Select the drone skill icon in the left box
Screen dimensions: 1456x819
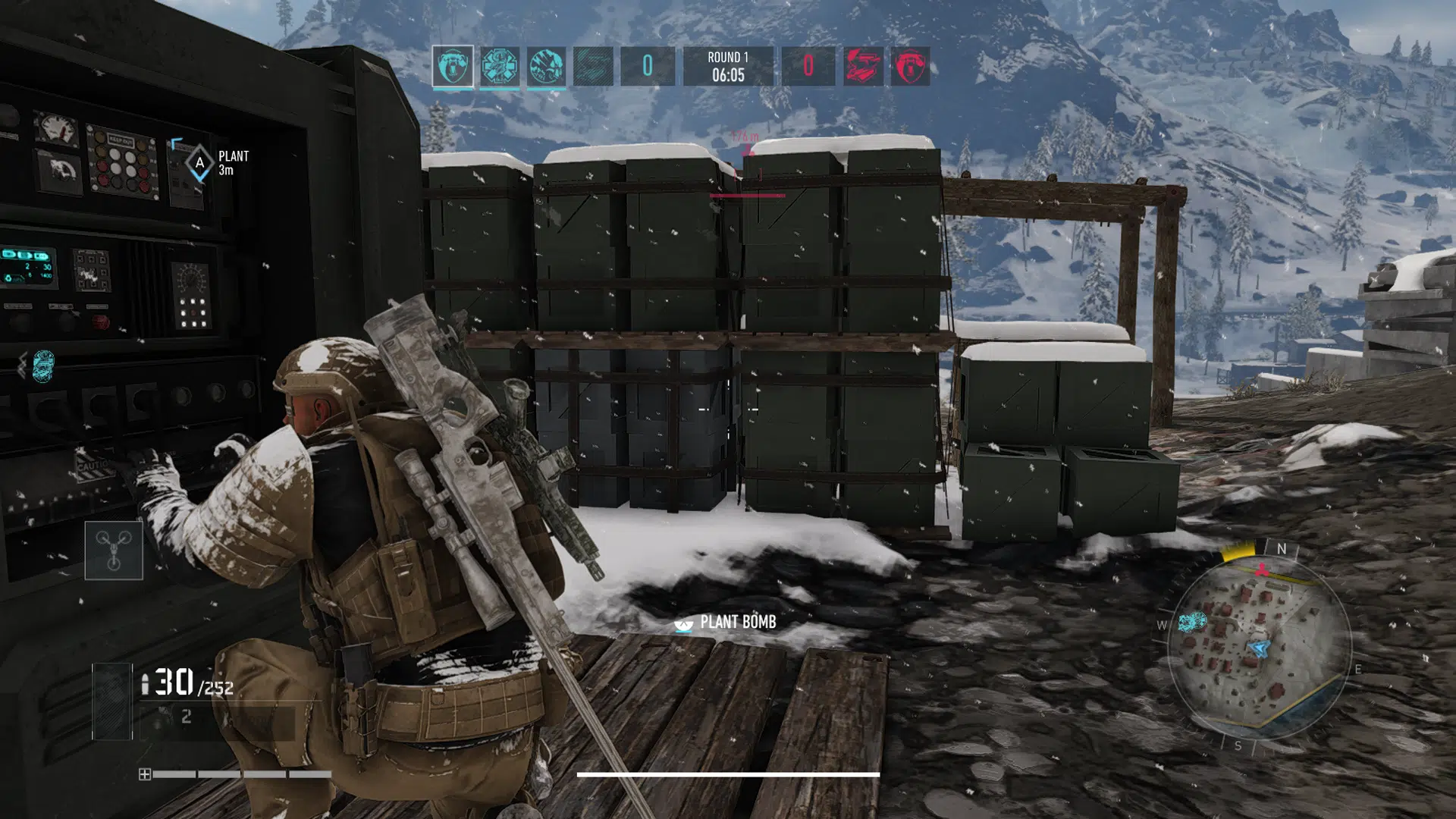point(112,550)
